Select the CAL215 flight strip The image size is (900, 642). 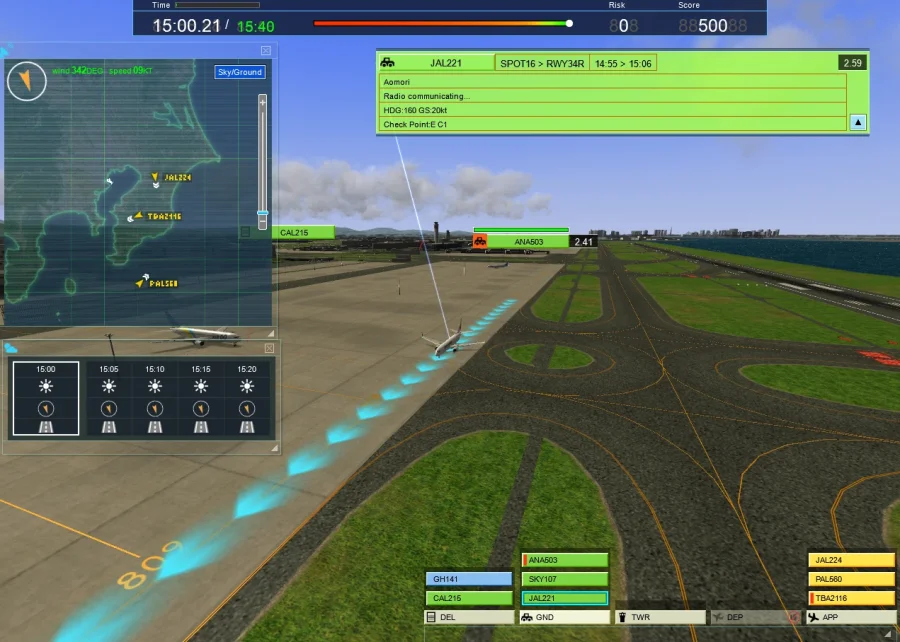(x=469, y=598)
